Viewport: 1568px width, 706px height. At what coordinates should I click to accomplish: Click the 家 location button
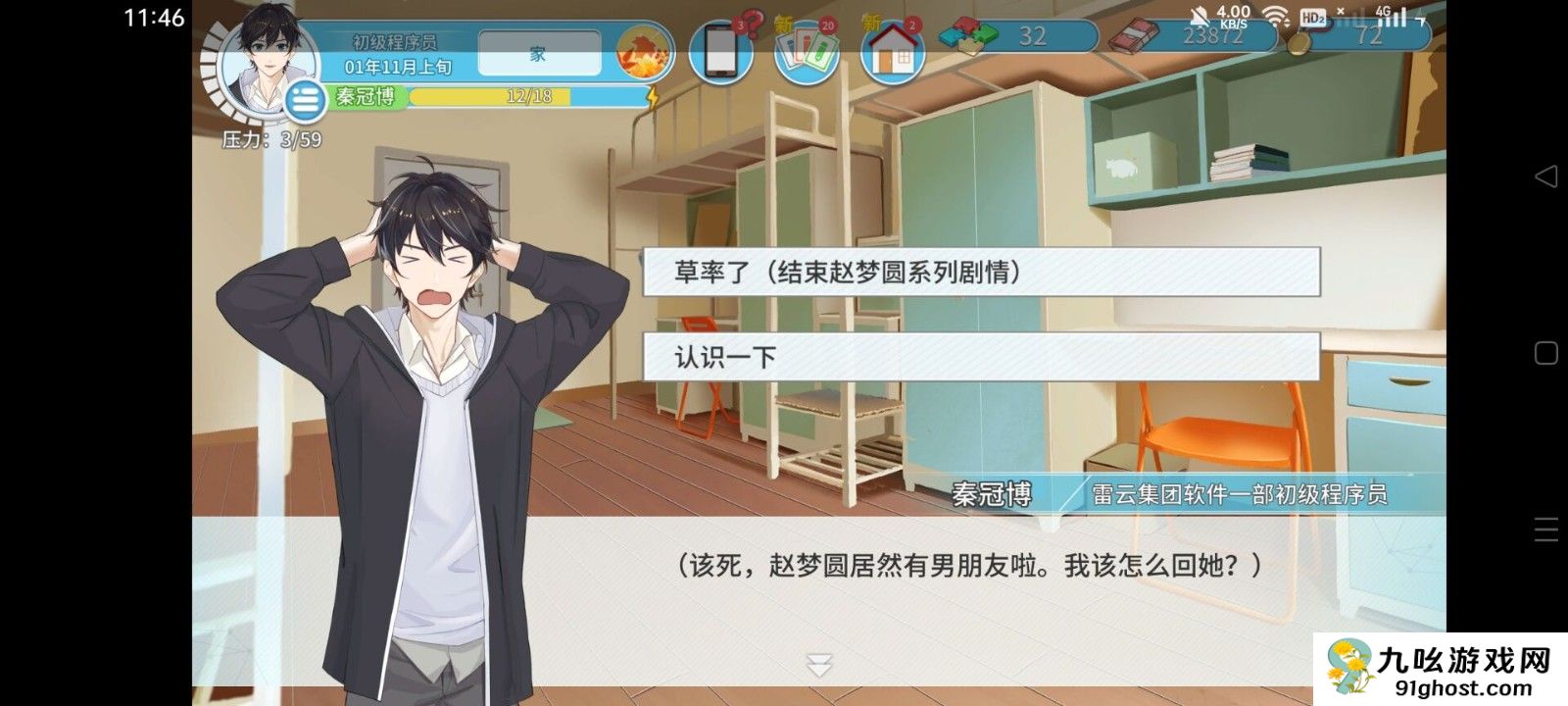[x=539, y=54]
